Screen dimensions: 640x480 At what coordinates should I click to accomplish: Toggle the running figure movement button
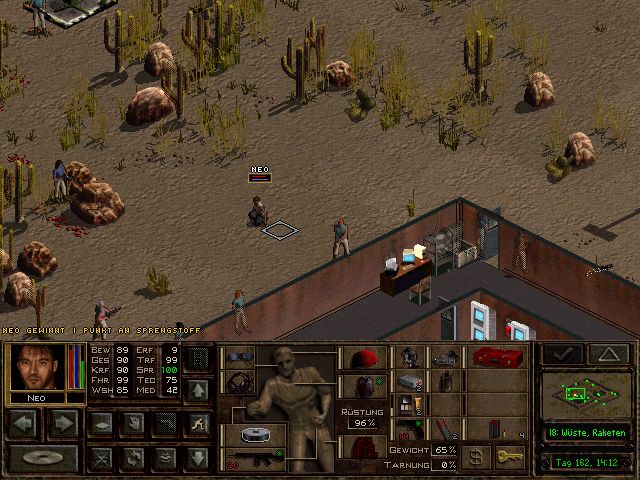coord(198,423)
